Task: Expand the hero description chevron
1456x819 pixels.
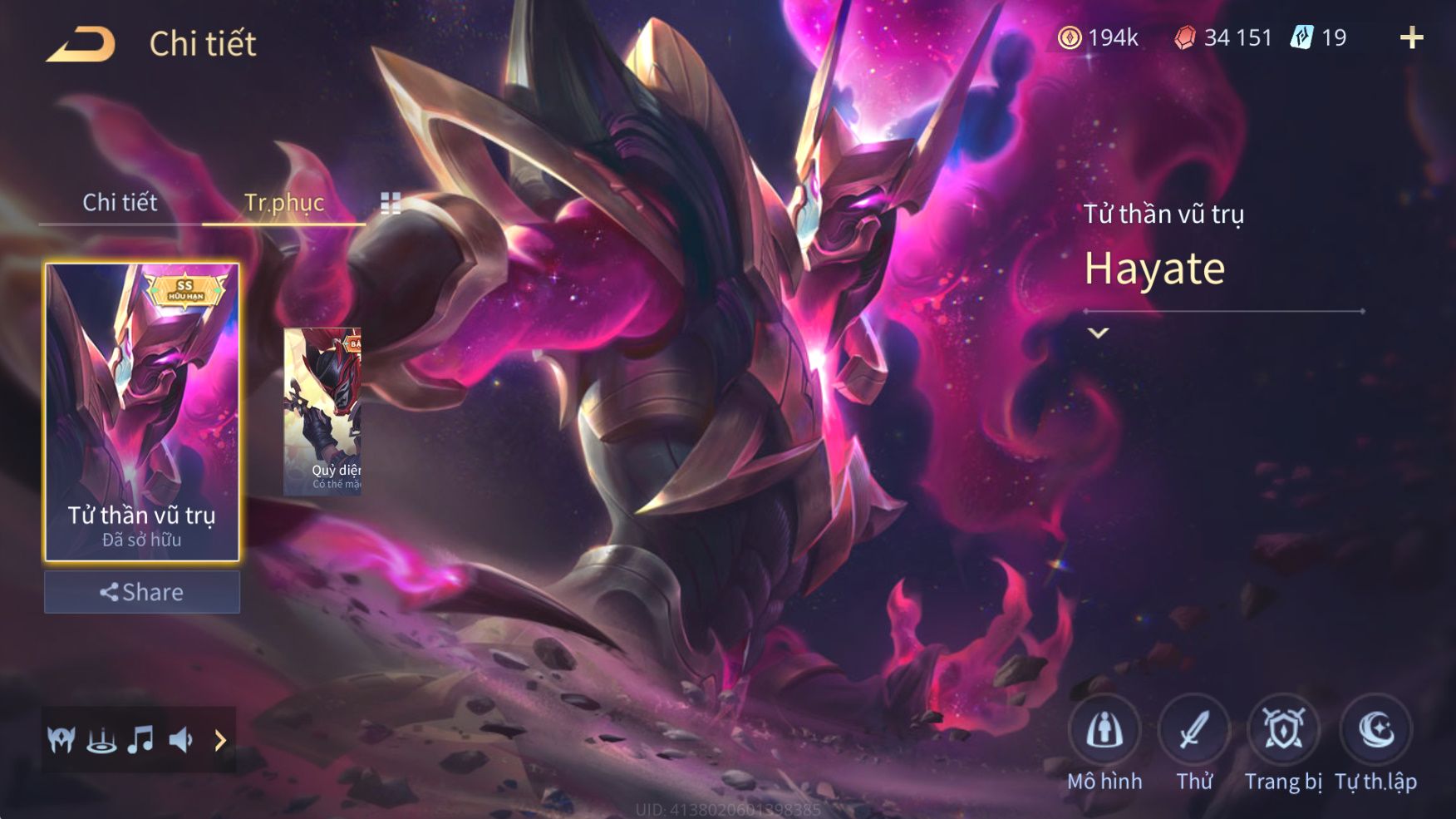Action: click(x=1099, y=333)
